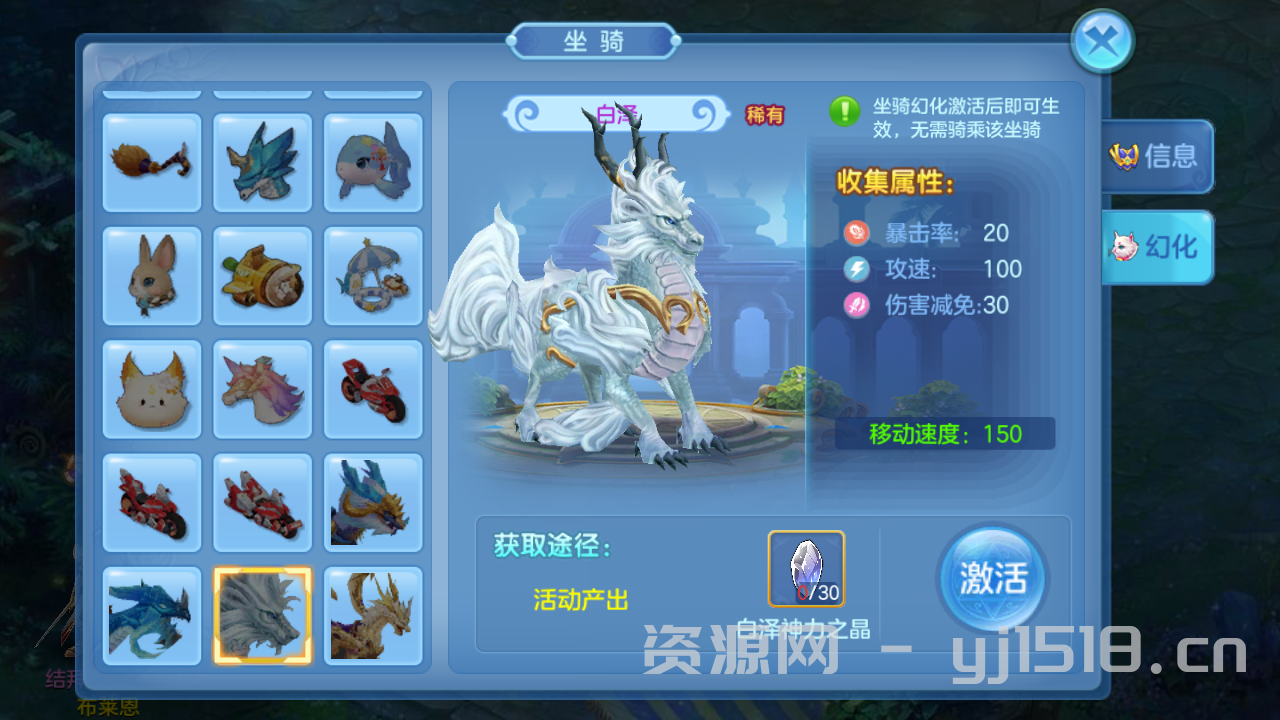Viewport: 1280px width, 720px height.
Task: Choose the dark blue dragon mount
Action: pos(152,615)
